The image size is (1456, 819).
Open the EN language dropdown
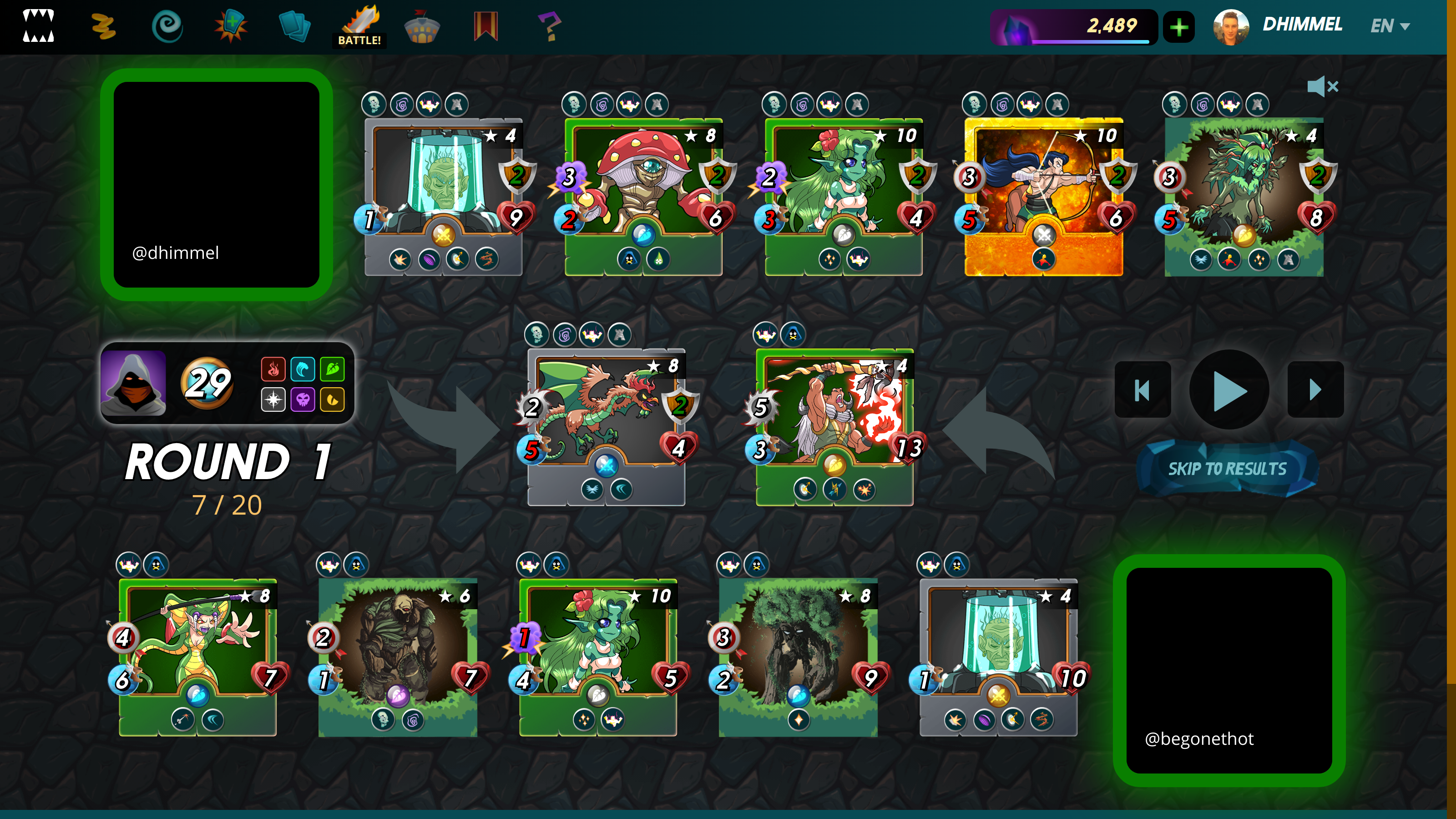point(1390,26)
